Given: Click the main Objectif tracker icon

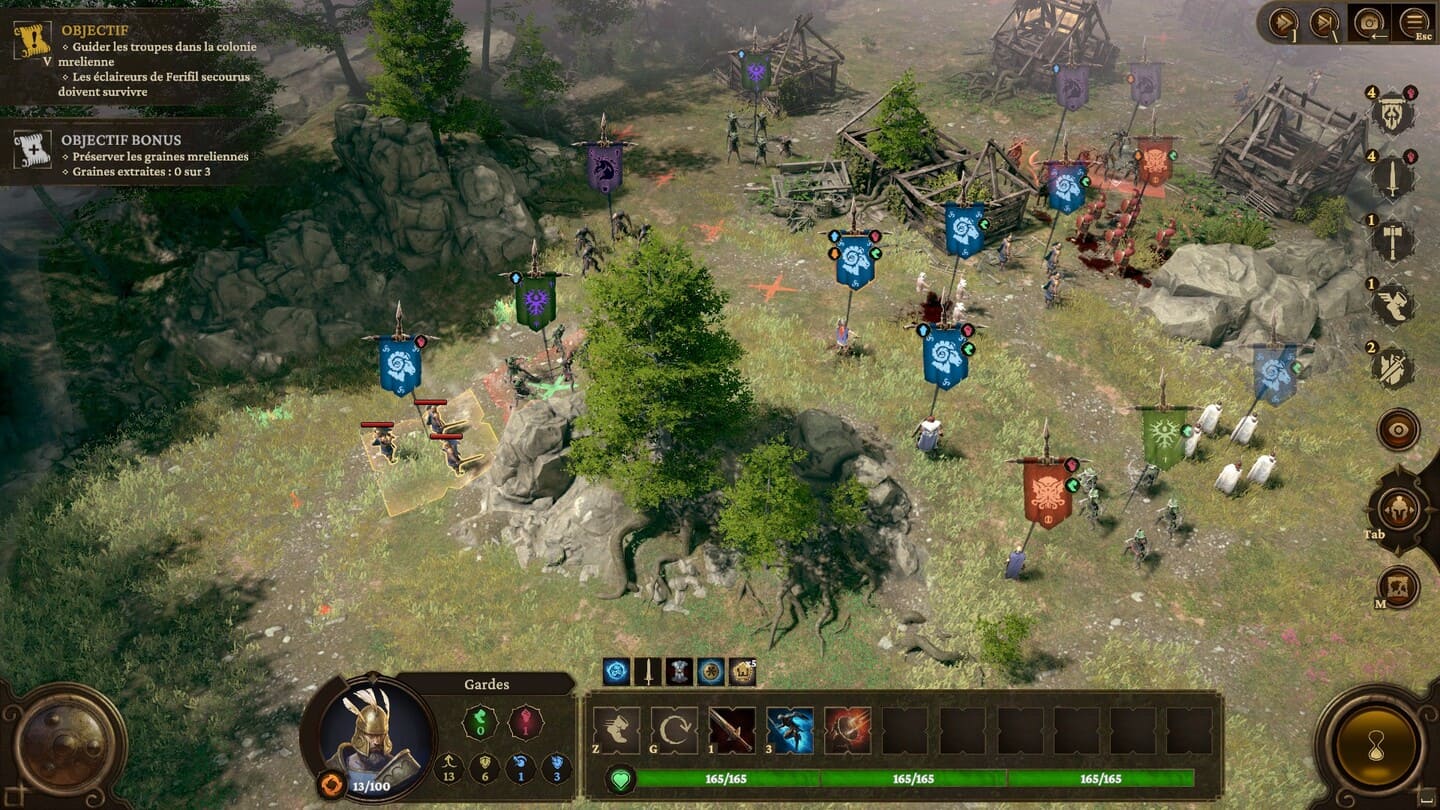Looking at the screenshot, I should point(31,41).
